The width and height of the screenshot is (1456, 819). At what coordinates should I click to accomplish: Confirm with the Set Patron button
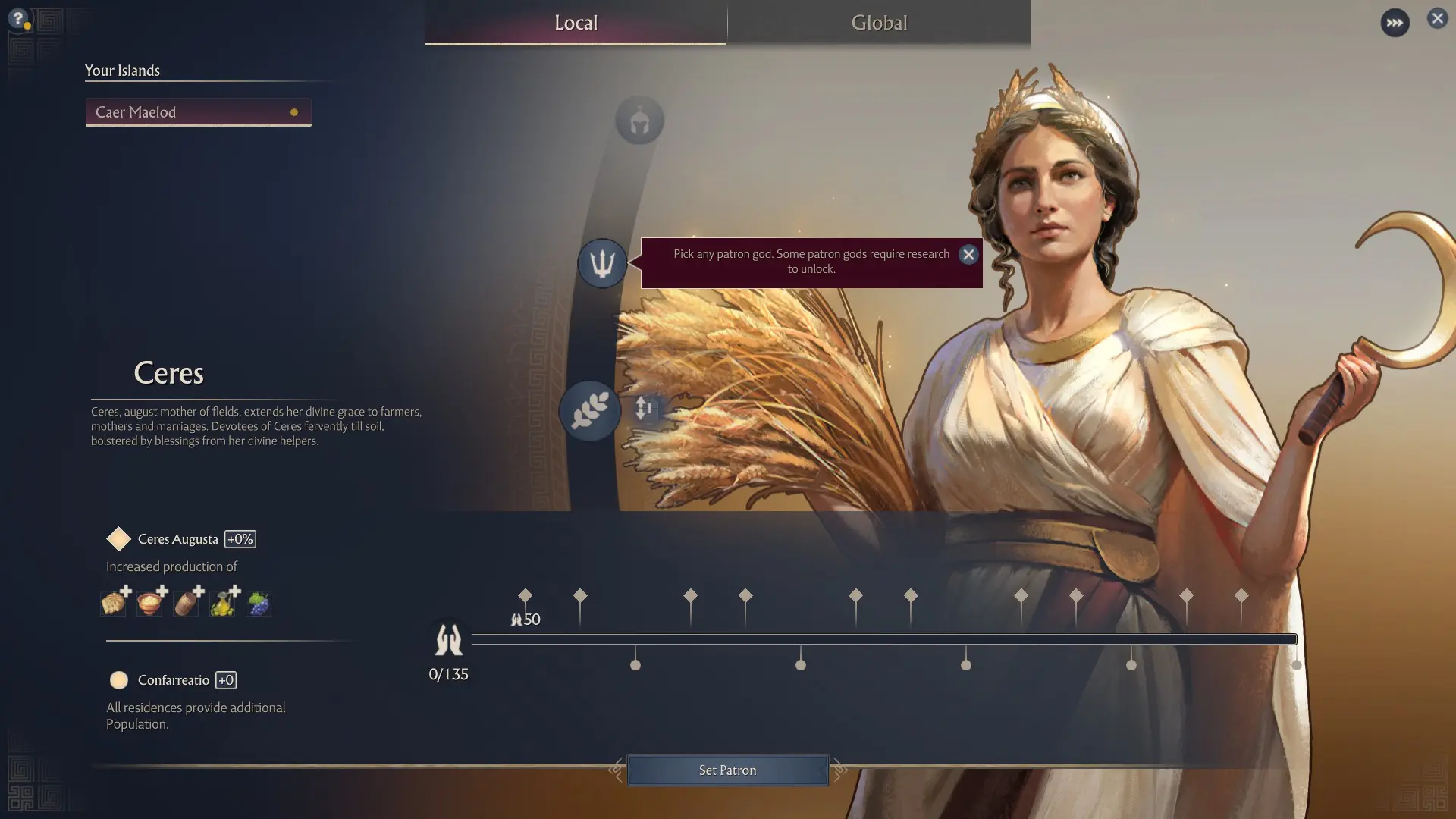727,770
